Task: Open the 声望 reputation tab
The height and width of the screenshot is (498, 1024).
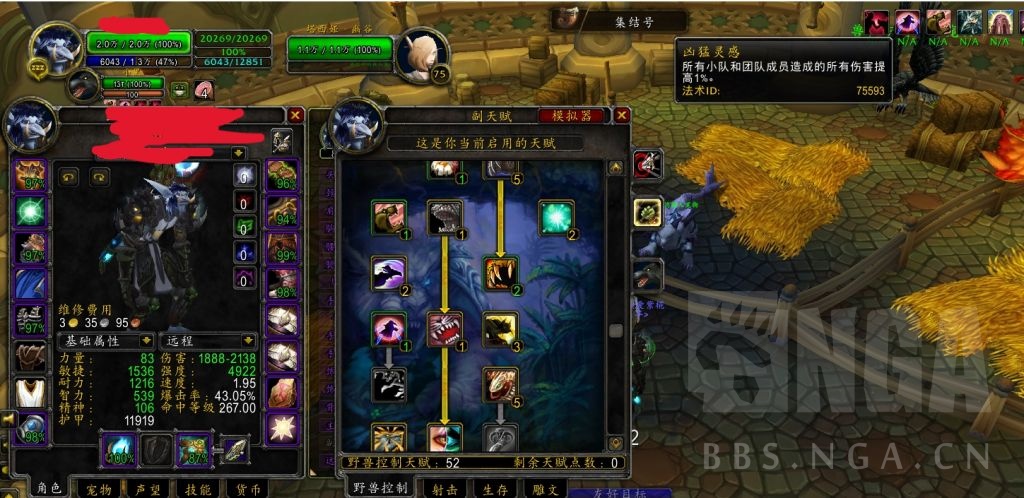Action: coord(146,489)
